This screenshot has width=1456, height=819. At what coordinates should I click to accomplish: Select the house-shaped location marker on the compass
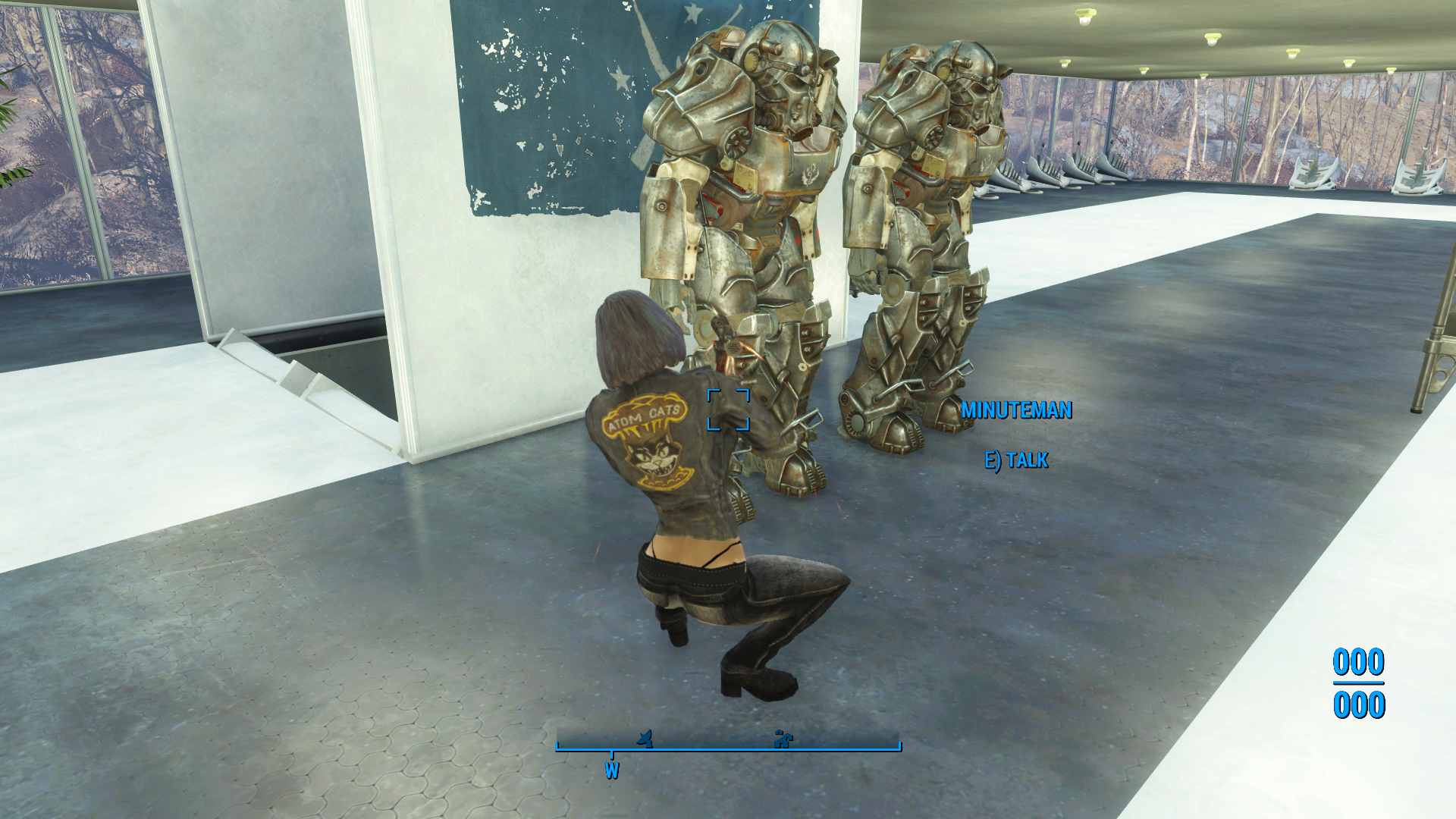click(x=782, y=738)
